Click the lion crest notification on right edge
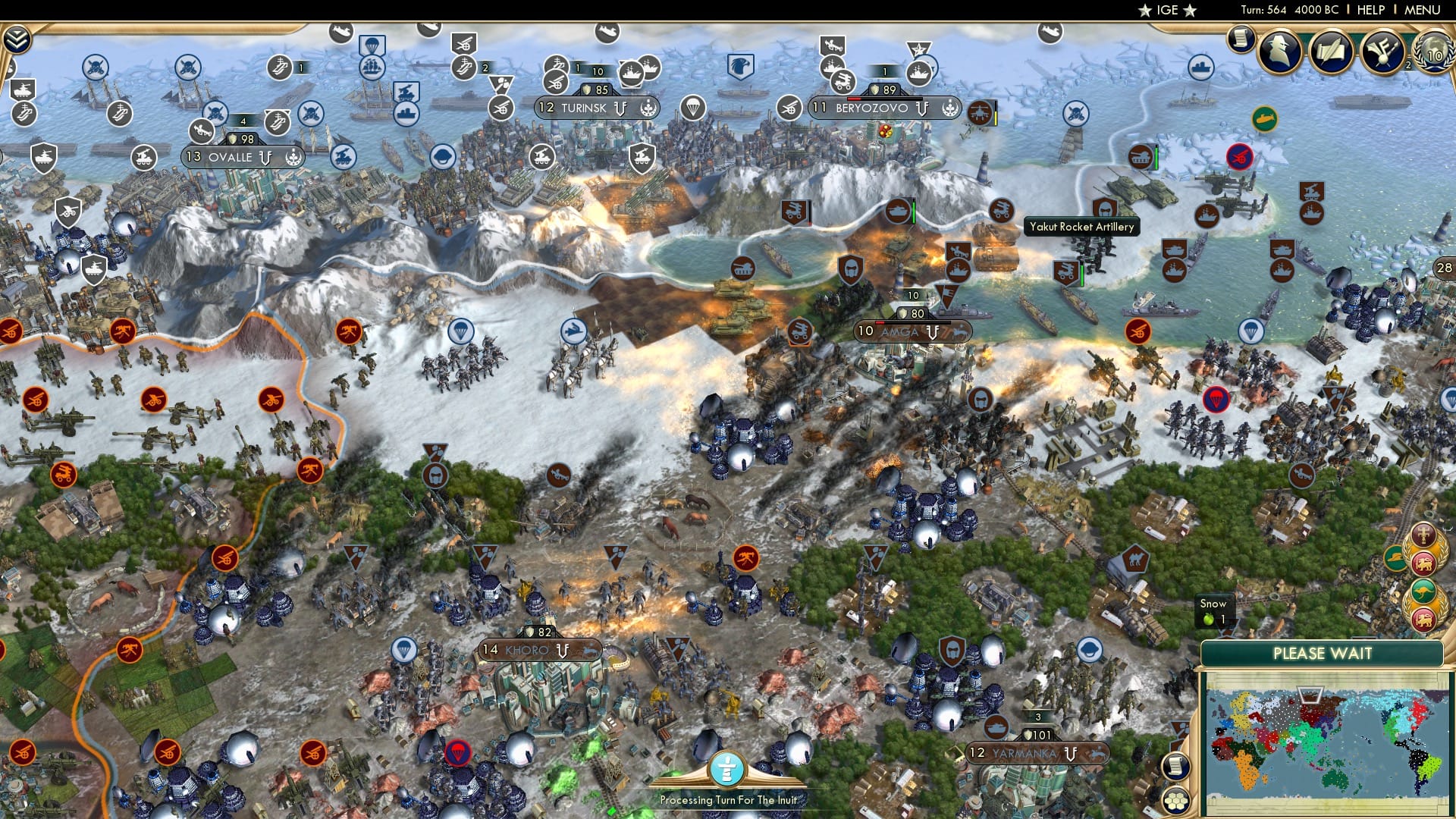Viewport: 1456px width, 819px height. pyautogui.click(x=1423, y=563)
